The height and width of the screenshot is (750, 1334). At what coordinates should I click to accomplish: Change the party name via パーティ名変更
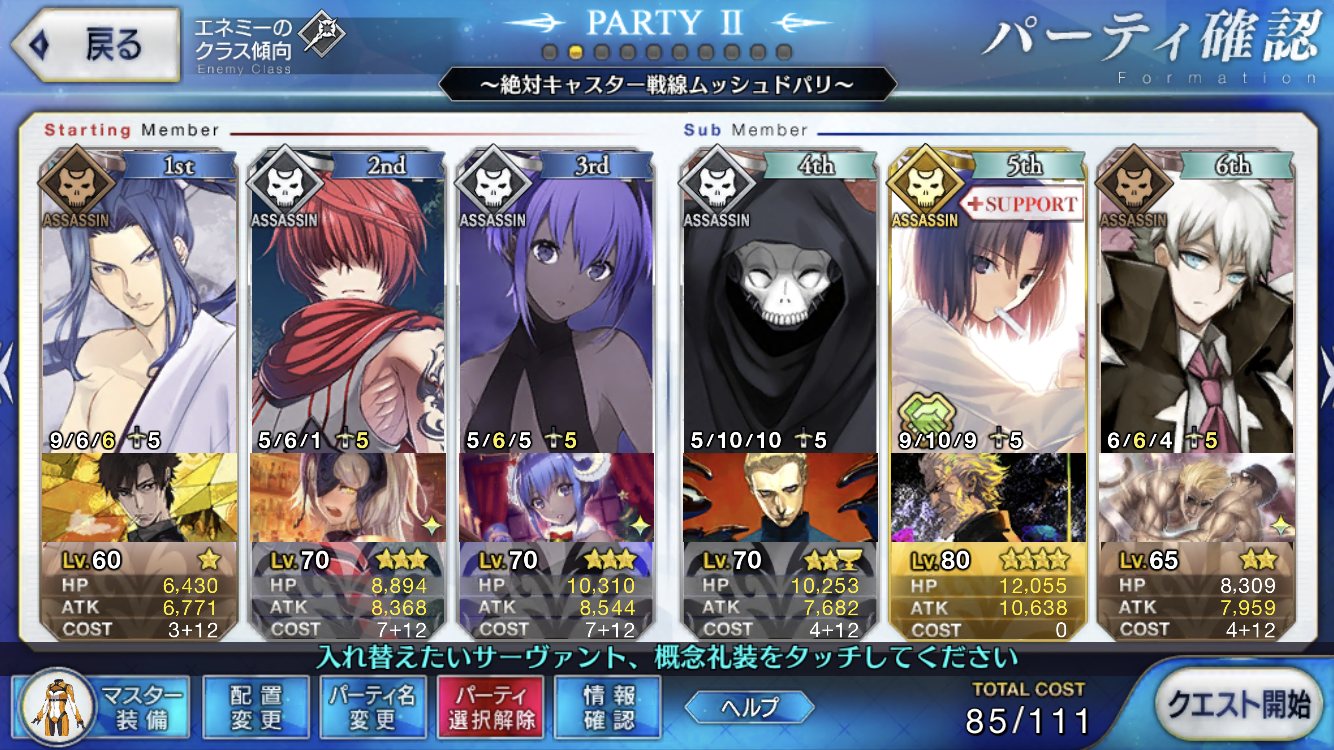pos(373,707)
